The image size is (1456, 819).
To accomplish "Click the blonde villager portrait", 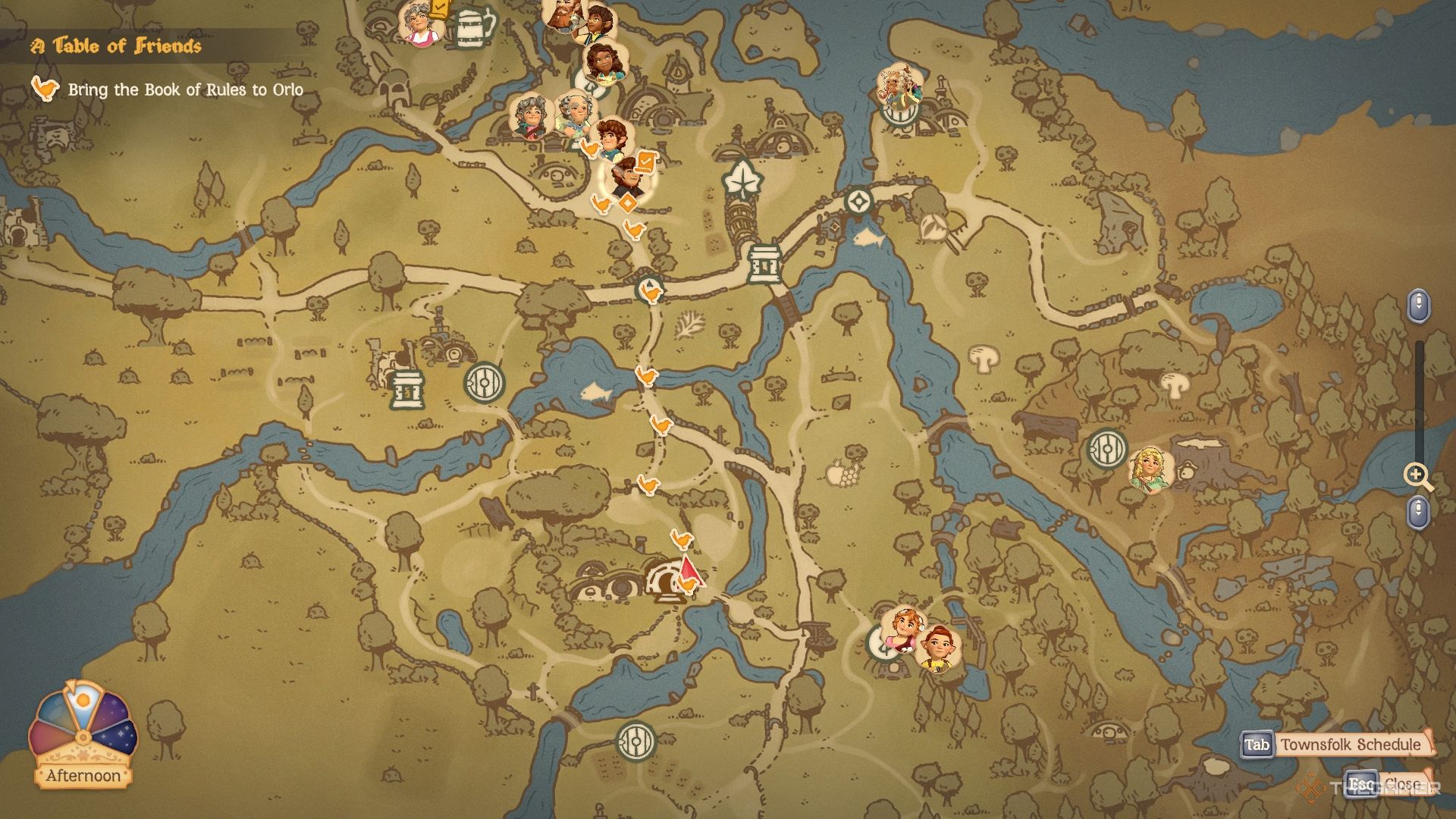I will coord(1150,470).
